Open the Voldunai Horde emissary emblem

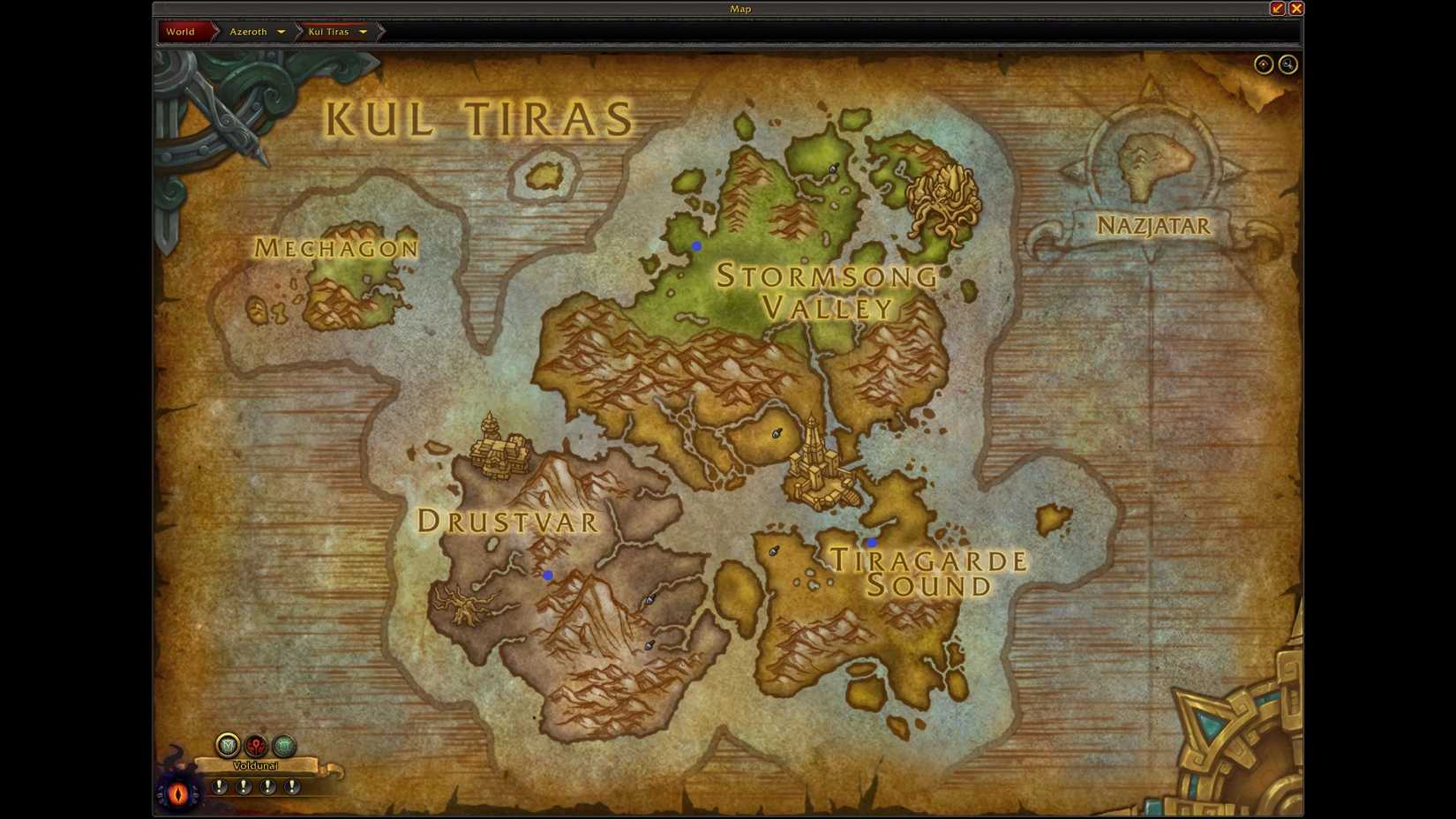pos(256,744)
